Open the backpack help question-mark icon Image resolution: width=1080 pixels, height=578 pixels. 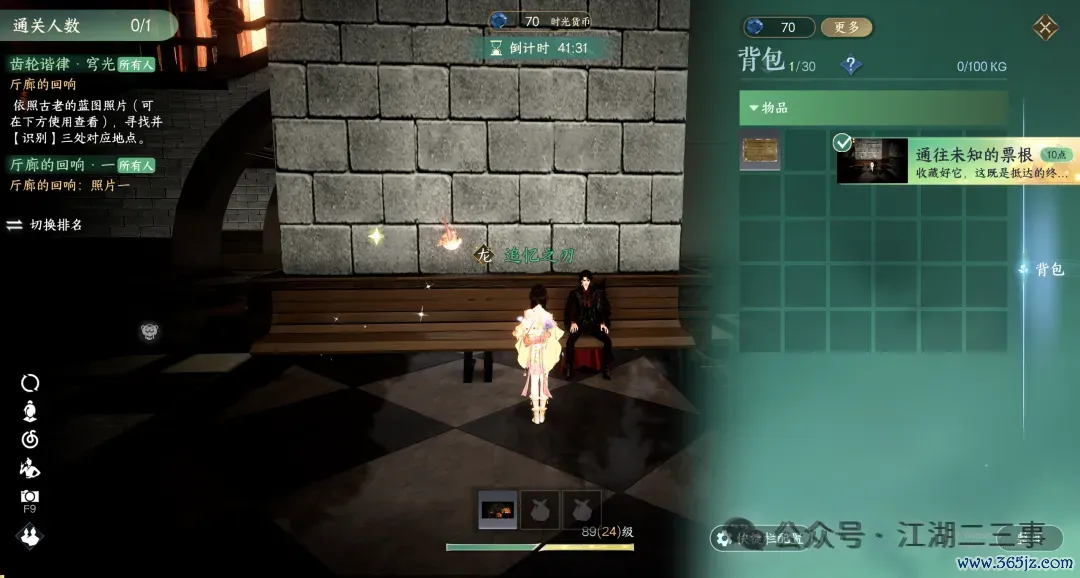[851, 66]
